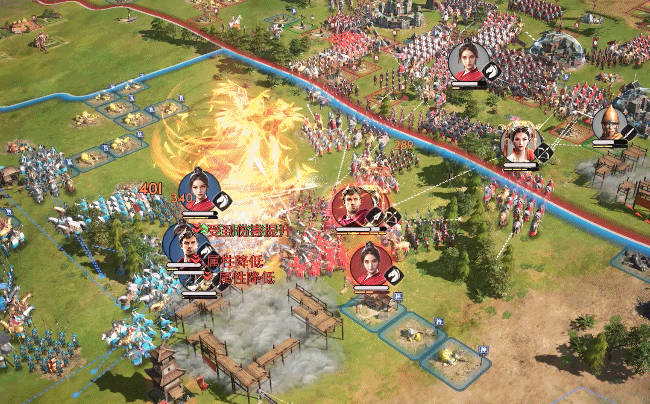Choose the red-ringed male archer hero portrait

[353, 207]
